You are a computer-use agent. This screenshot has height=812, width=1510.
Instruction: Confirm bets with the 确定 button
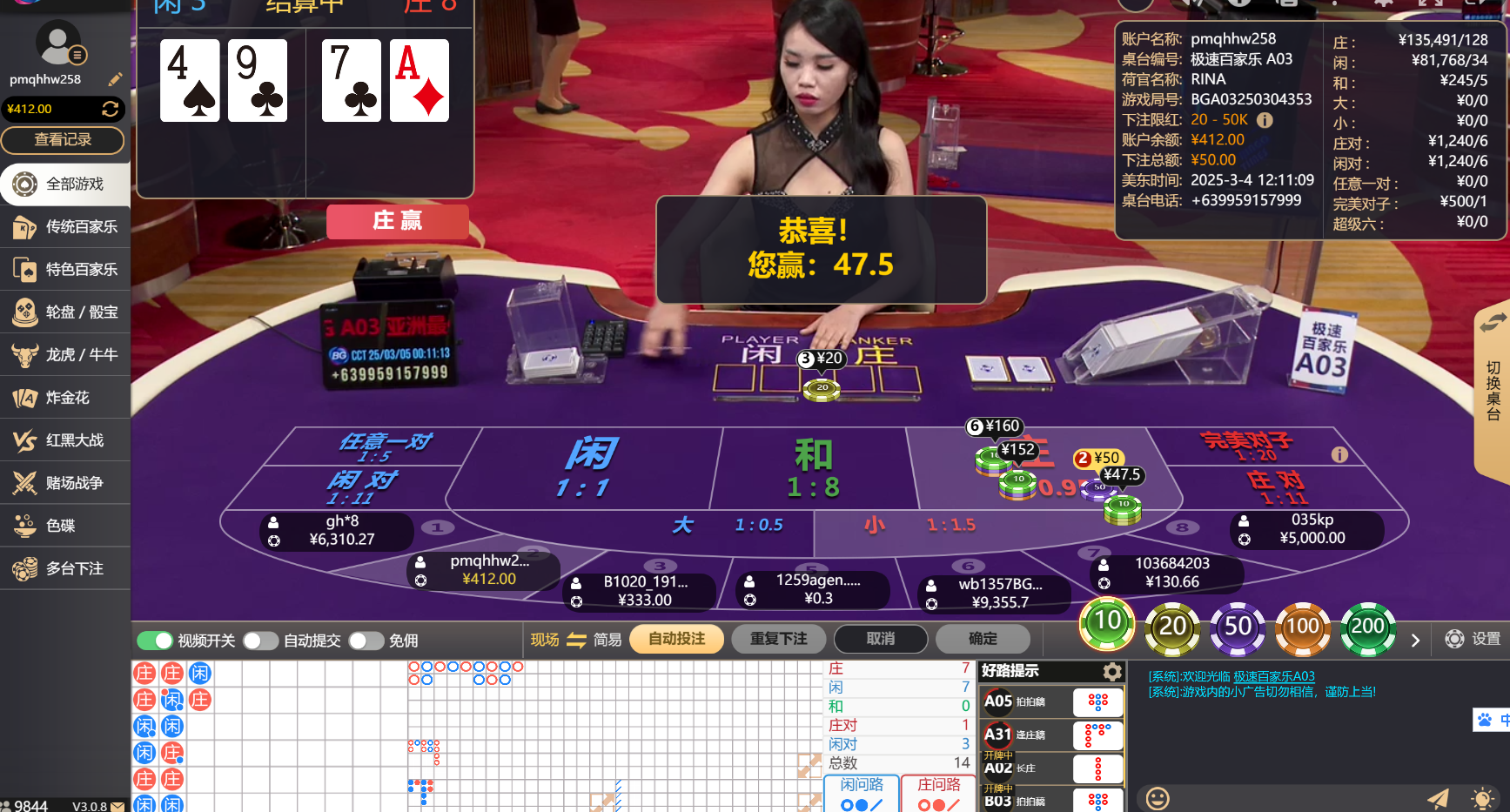(x=983, y=639)
